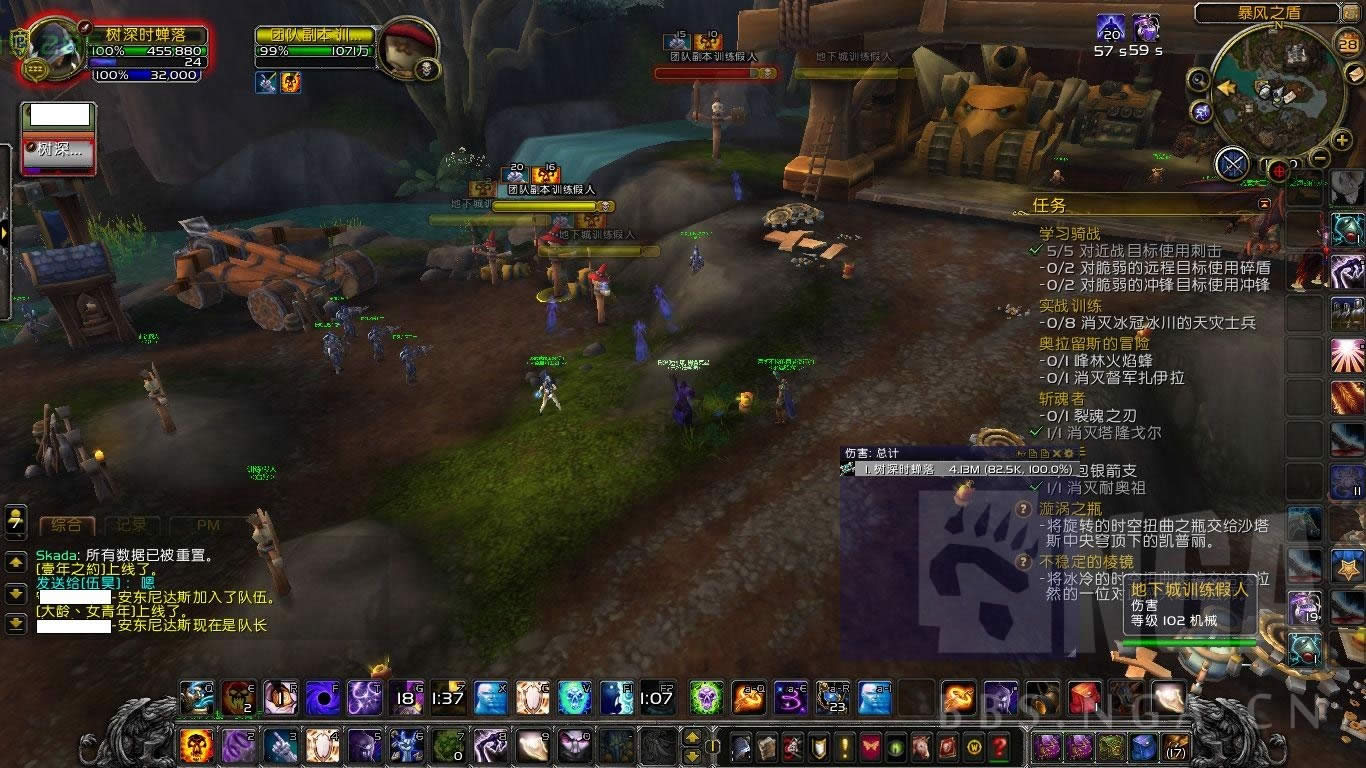Zoom in with the minimap plus button
Image resolution: width=1366 pixels, height=768 pixels.
1341,140
